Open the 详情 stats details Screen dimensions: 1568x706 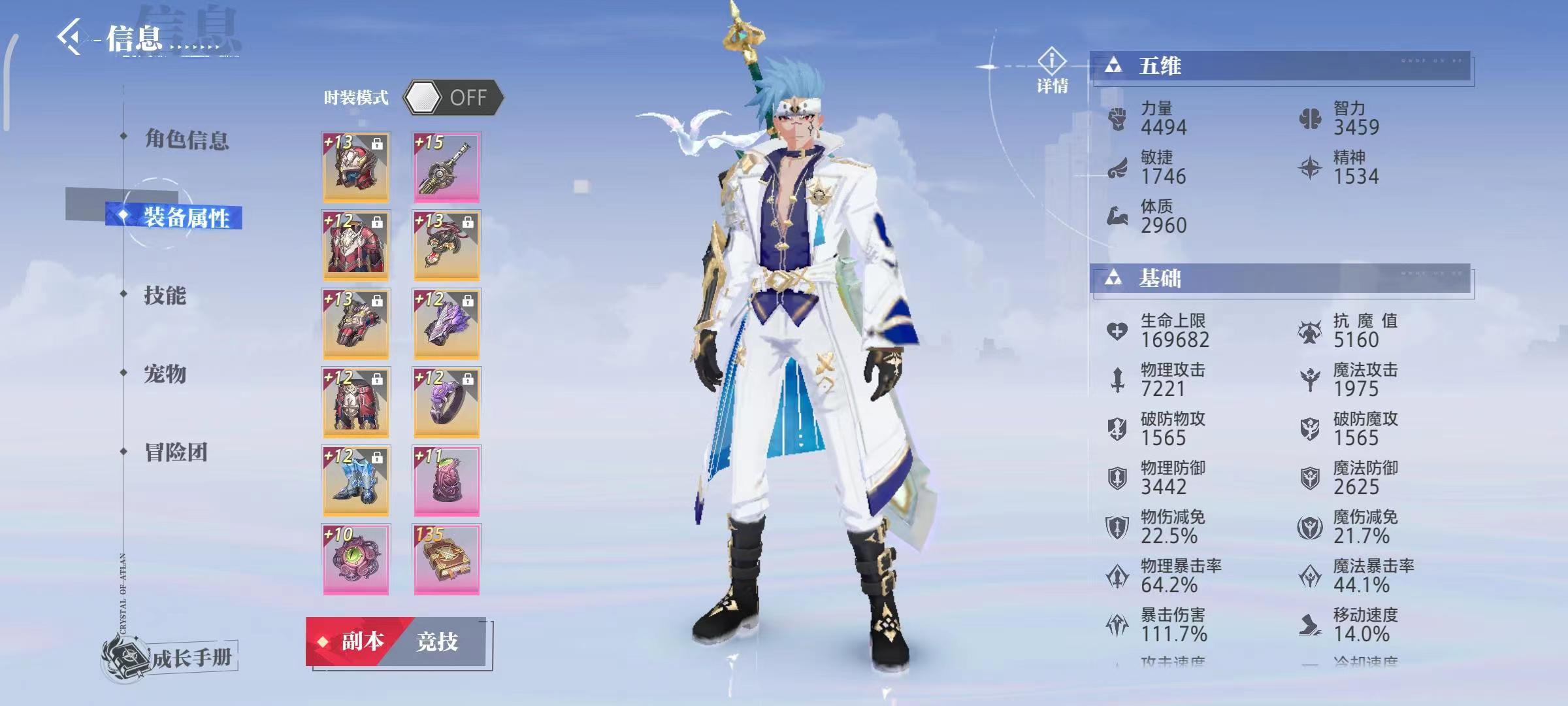(x=1052, y=71)
